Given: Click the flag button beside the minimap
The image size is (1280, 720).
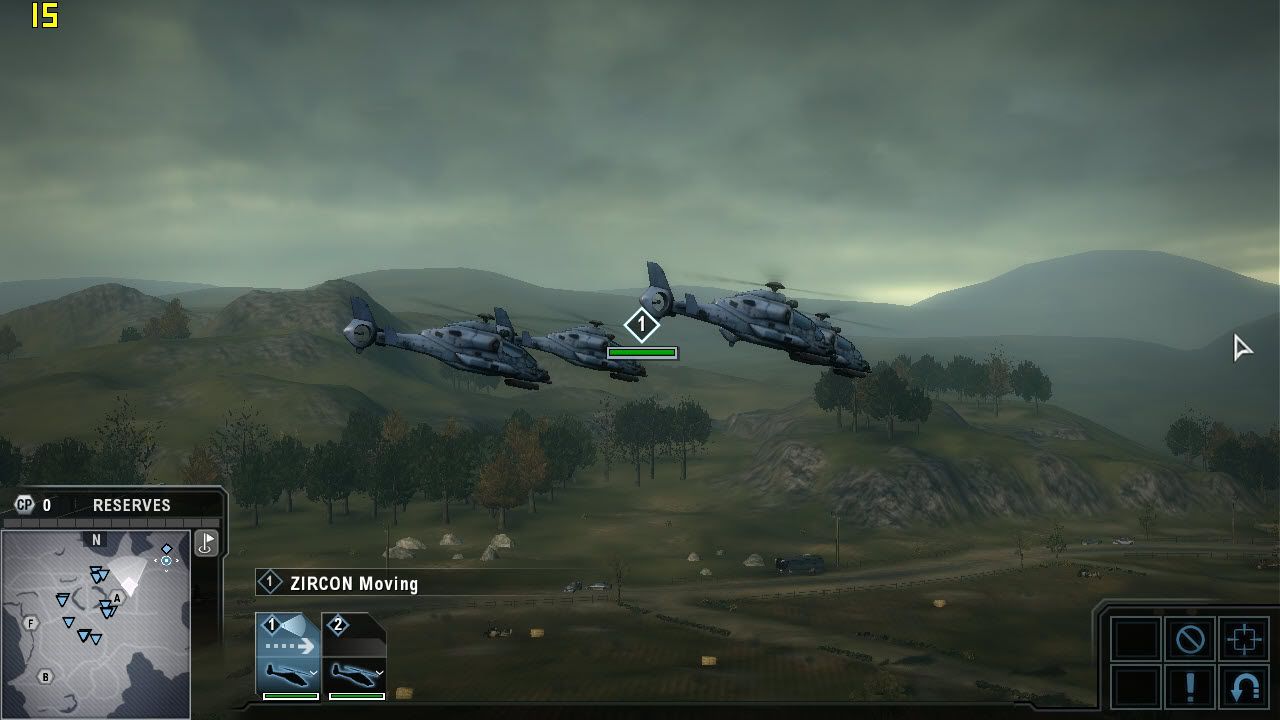Looking at the screenshot, I should (206, 543).
